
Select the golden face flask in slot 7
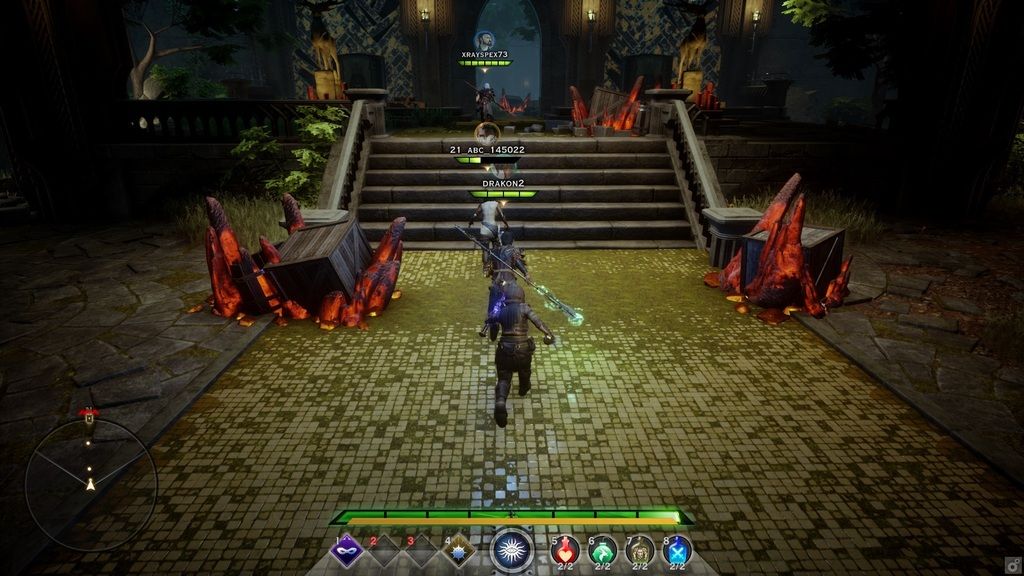point(640,550)
